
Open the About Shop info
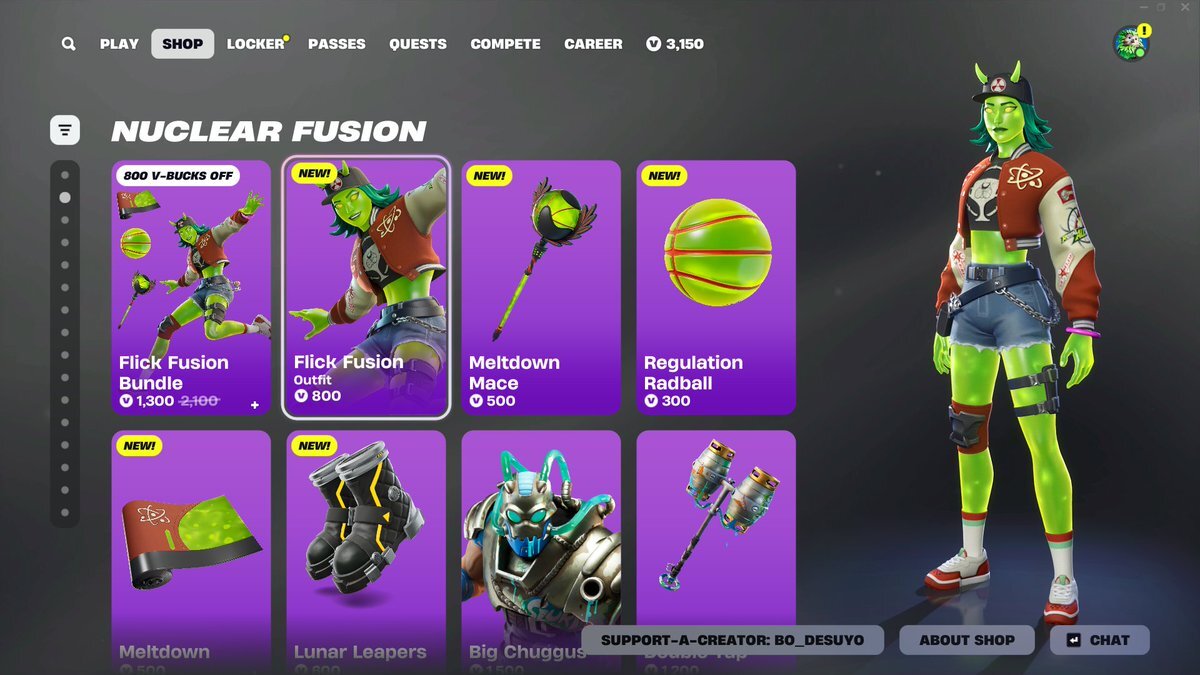[967, 640]
